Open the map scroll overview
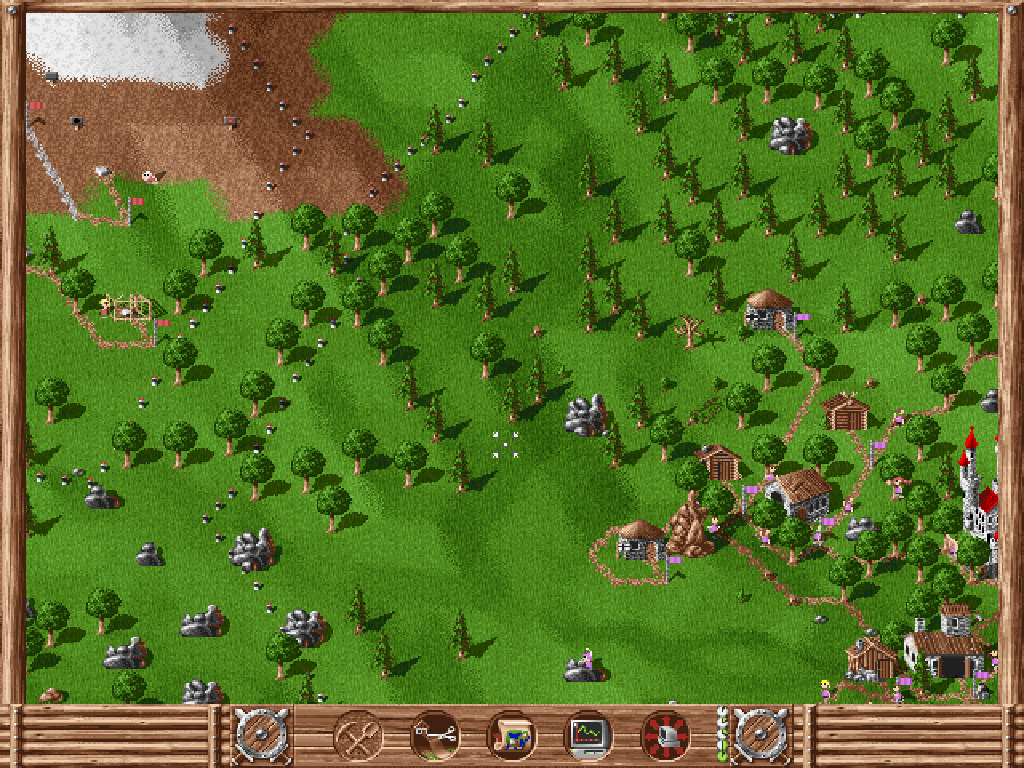This screenshot has width=1024, height=768. tap(512, 736)
